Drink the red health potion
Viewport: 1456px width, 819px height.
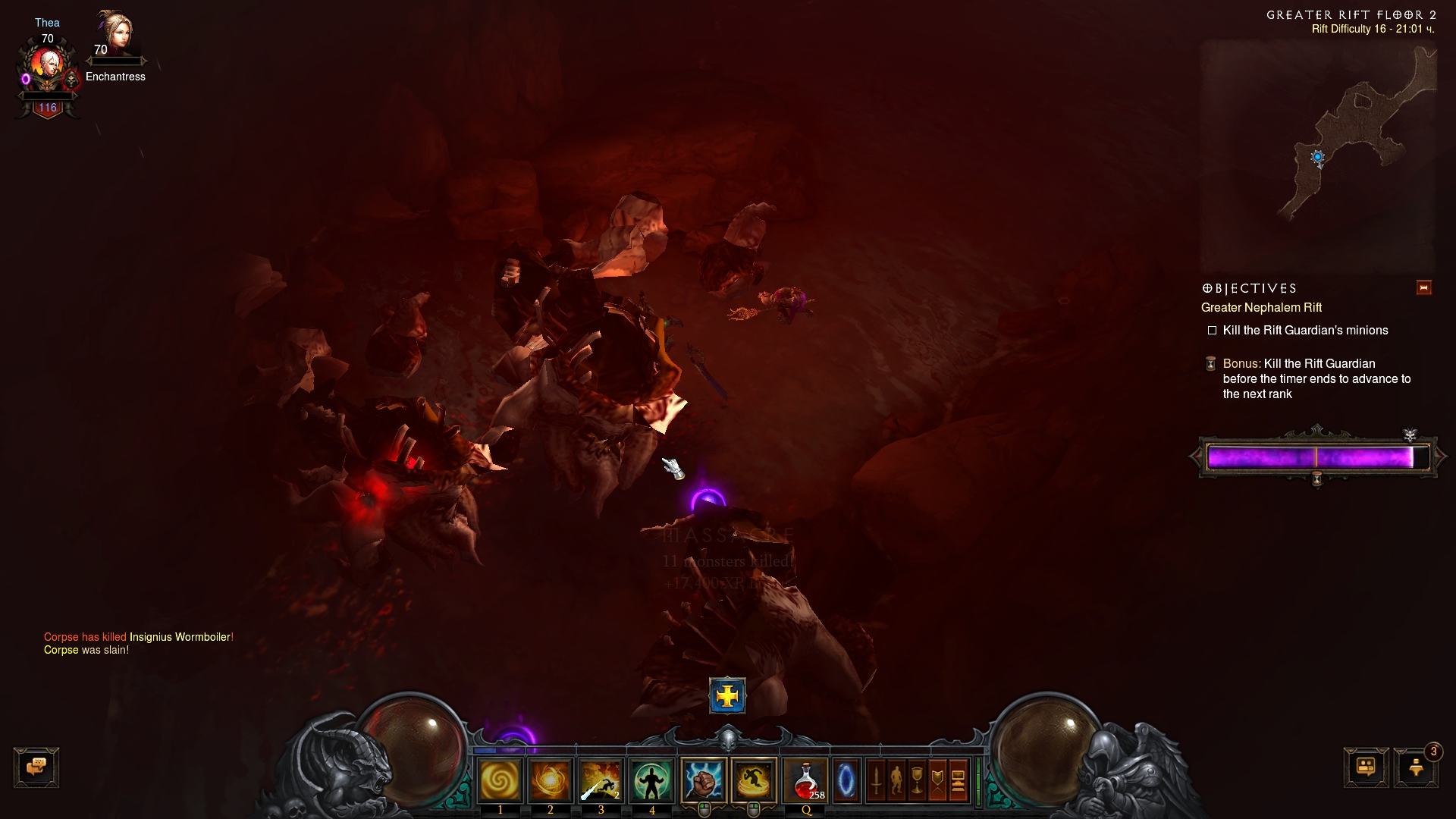pyautogui.click(x=806, y=780)
